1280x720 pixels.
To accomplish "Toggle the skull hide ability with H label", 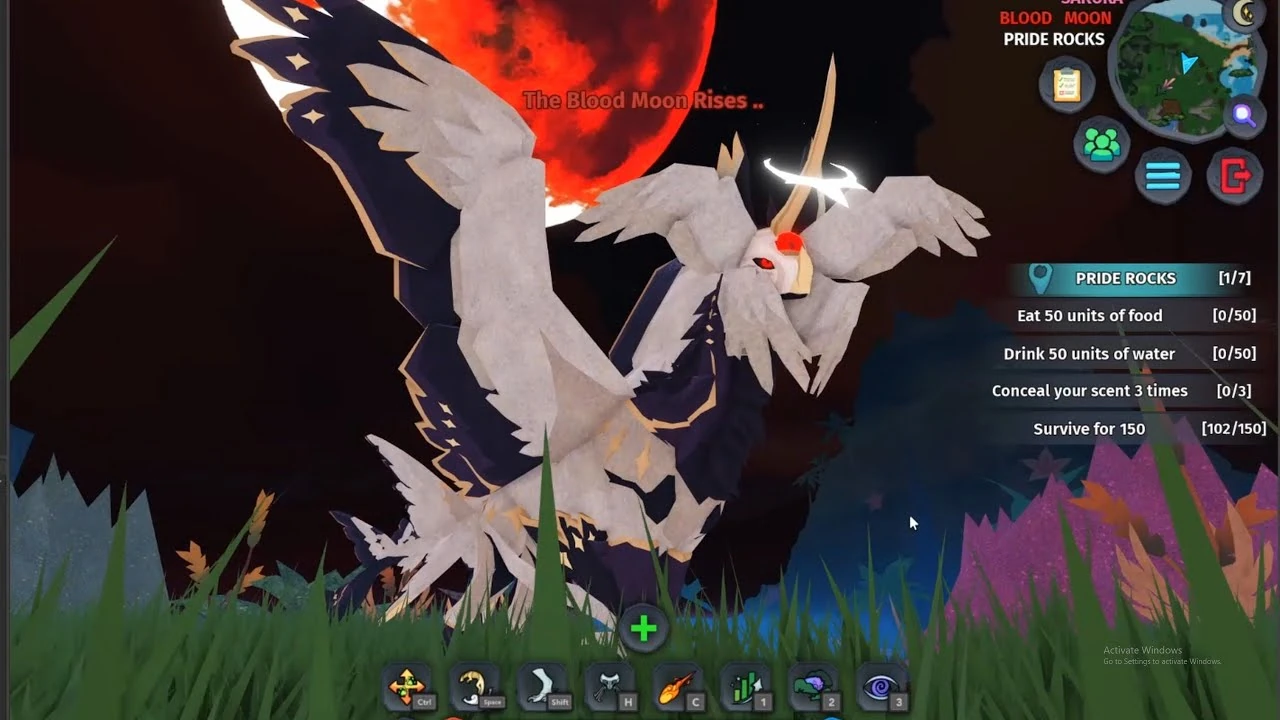I will tap(610, 684).
